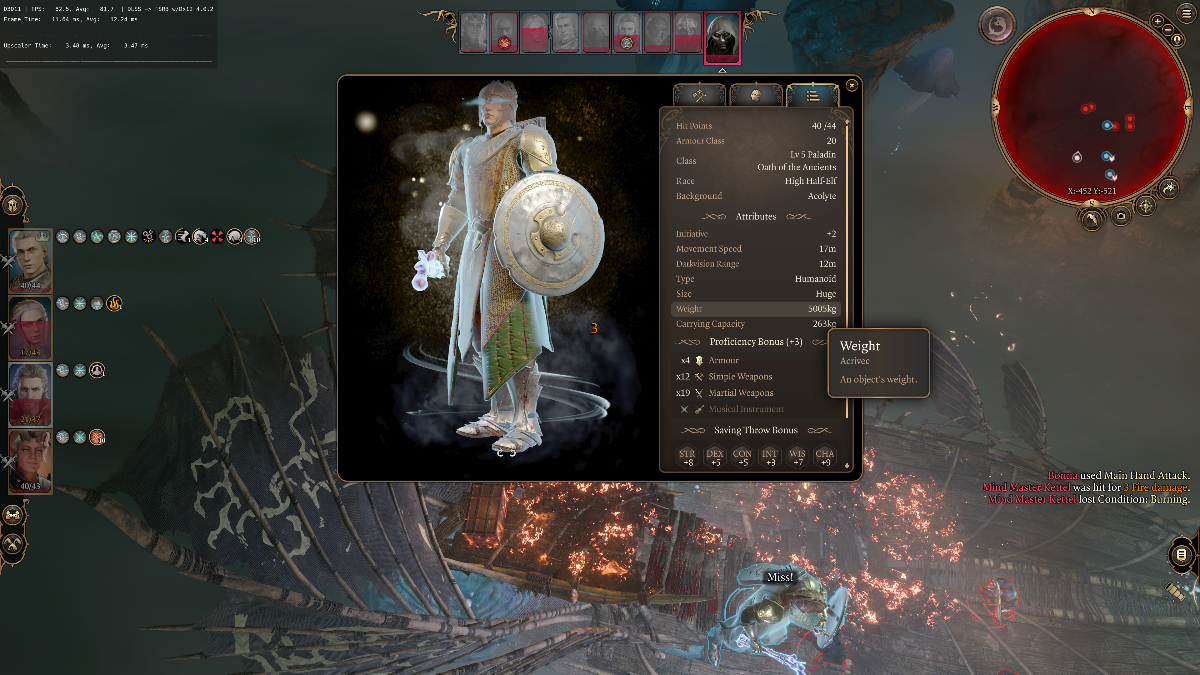Image resolution: width=1200 pixels, height=675 pixels.
Task: Click the compass button below the minimap
Action: [1146, 207]
